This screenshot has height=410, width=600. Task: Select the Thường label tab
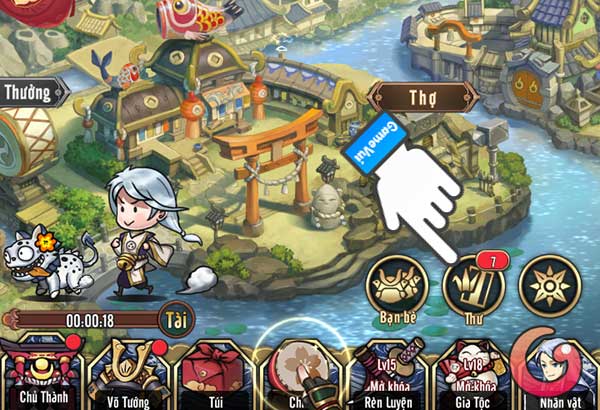pos(28,93)
